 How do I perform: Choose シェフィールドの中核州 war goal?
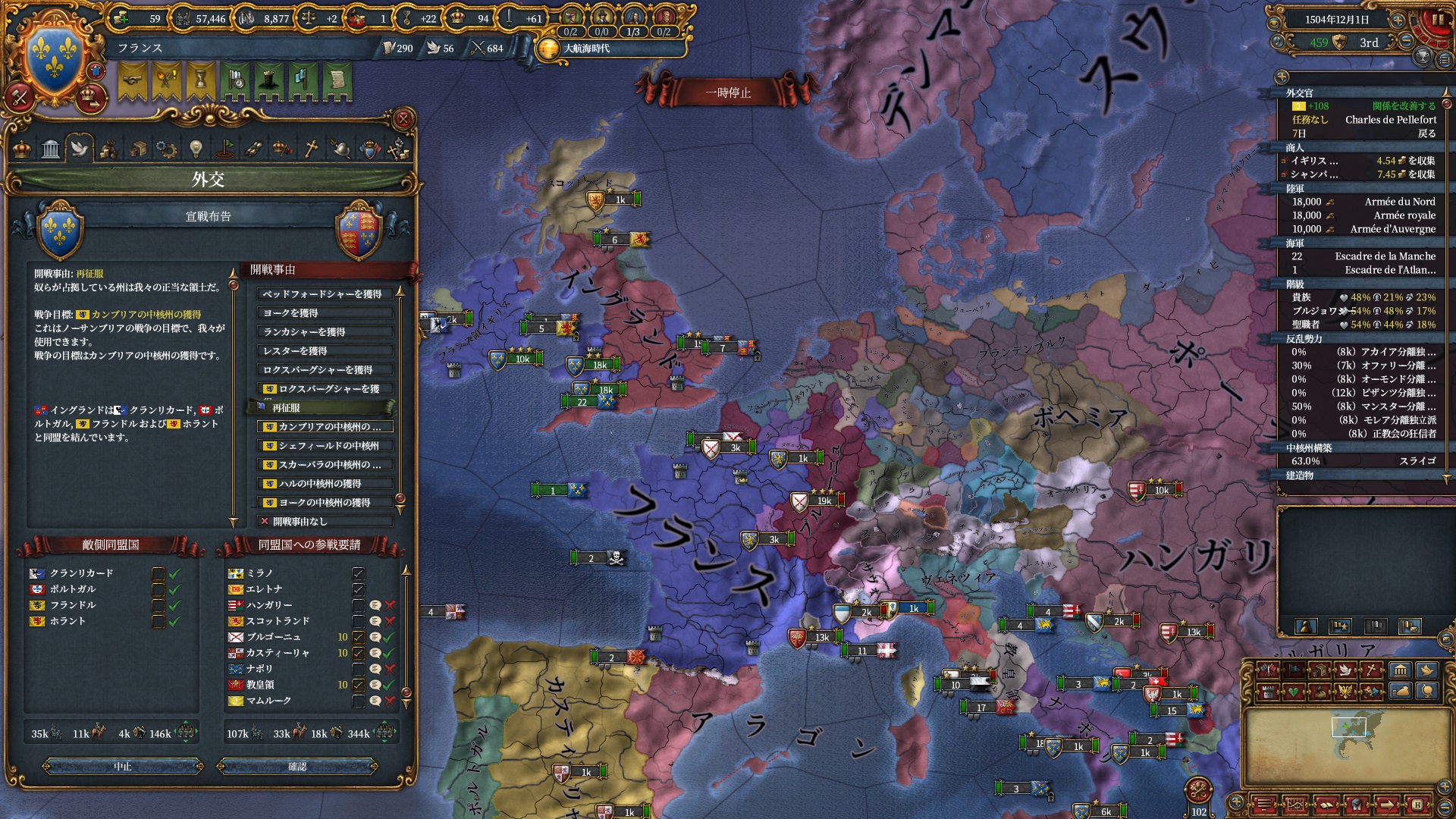tap(325, 446)
